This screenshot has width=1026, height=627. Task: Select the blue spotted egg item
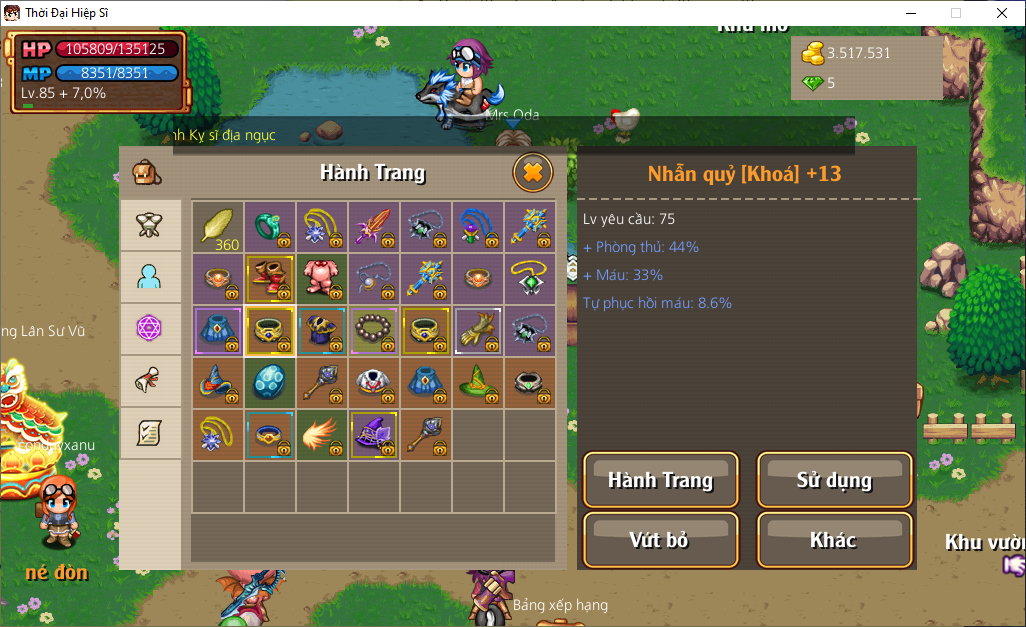coord(269,381)
